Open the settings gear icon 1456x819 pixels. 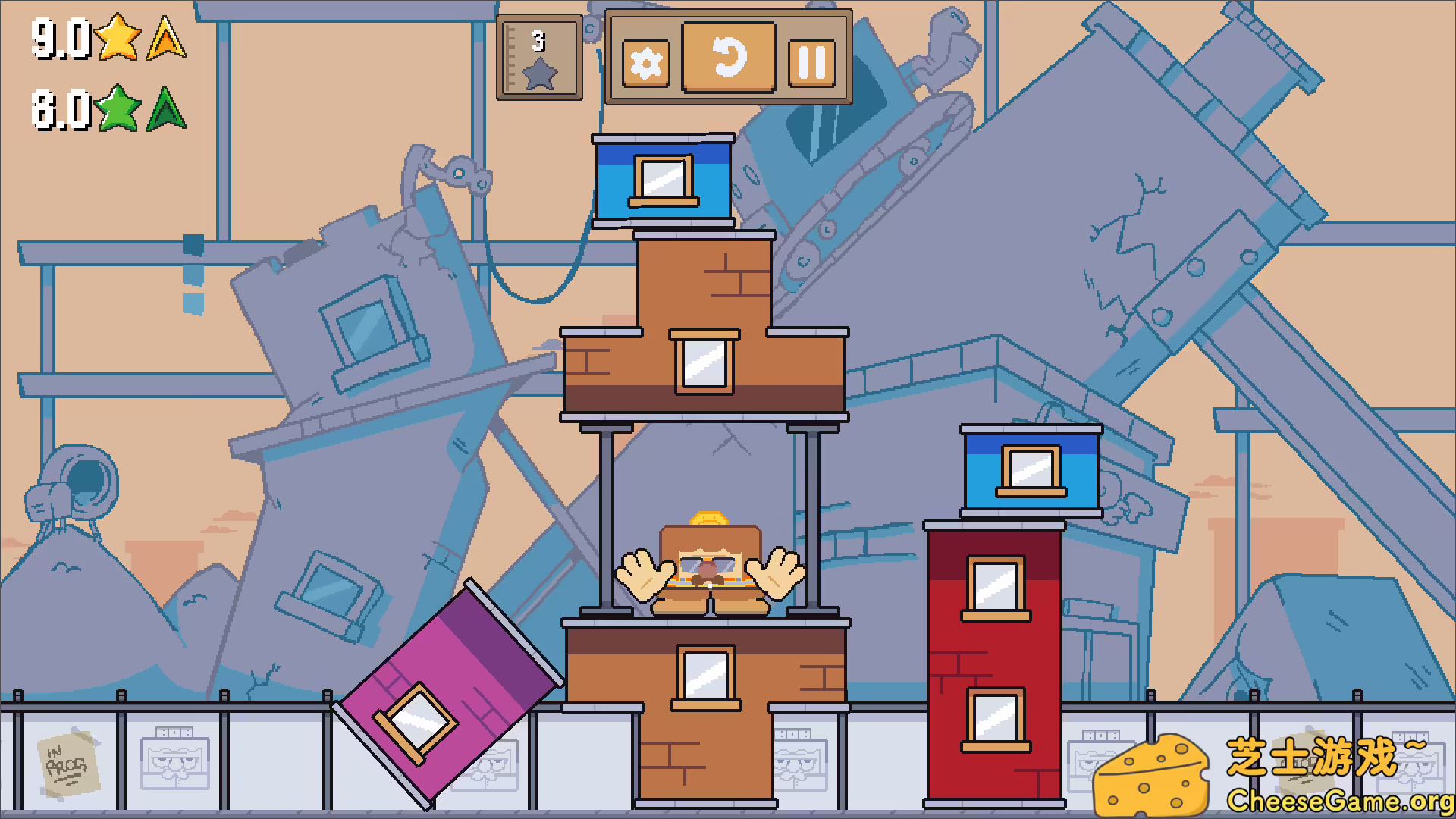[x=644, y=62]
